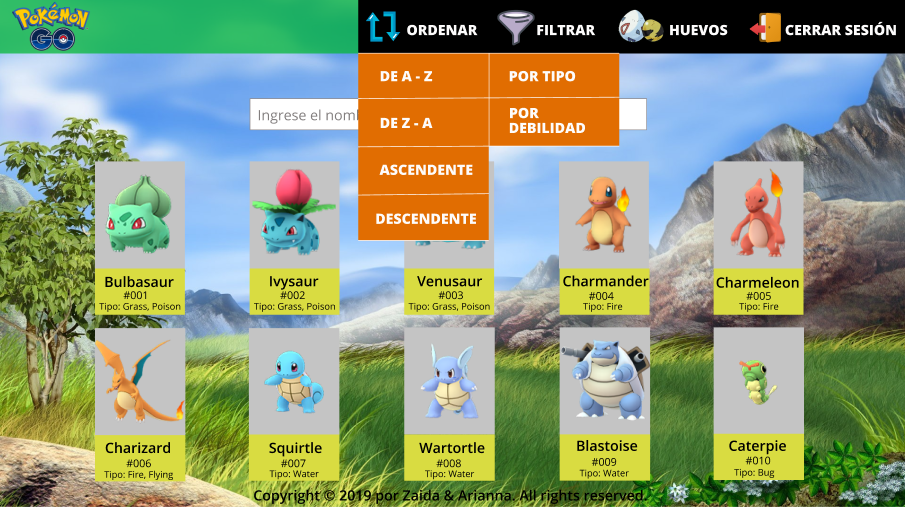Select Descendente sort order

(x=424, y=218)
